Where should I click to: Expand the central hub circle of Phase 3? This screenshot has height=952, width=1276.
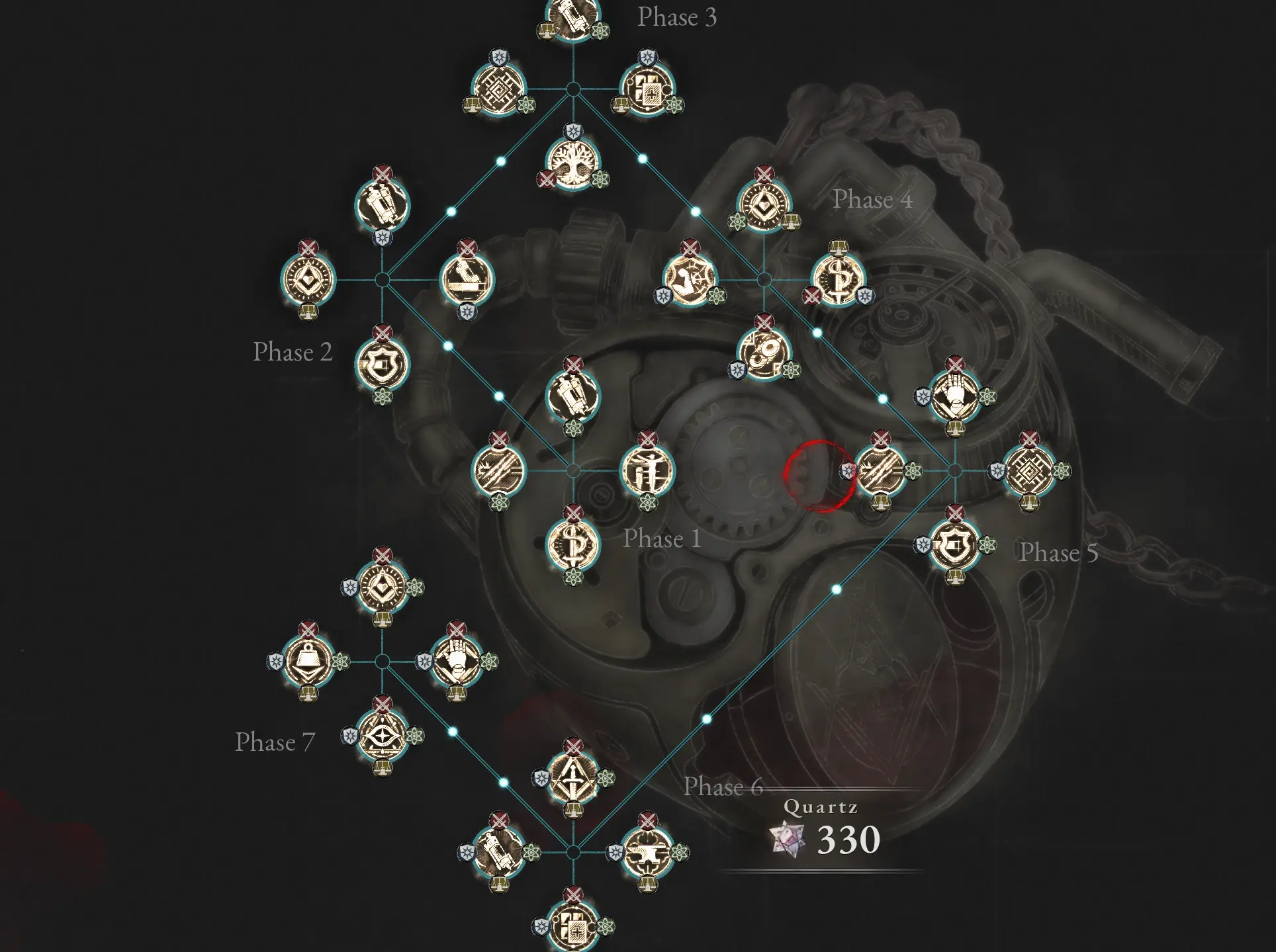(573, 90)
